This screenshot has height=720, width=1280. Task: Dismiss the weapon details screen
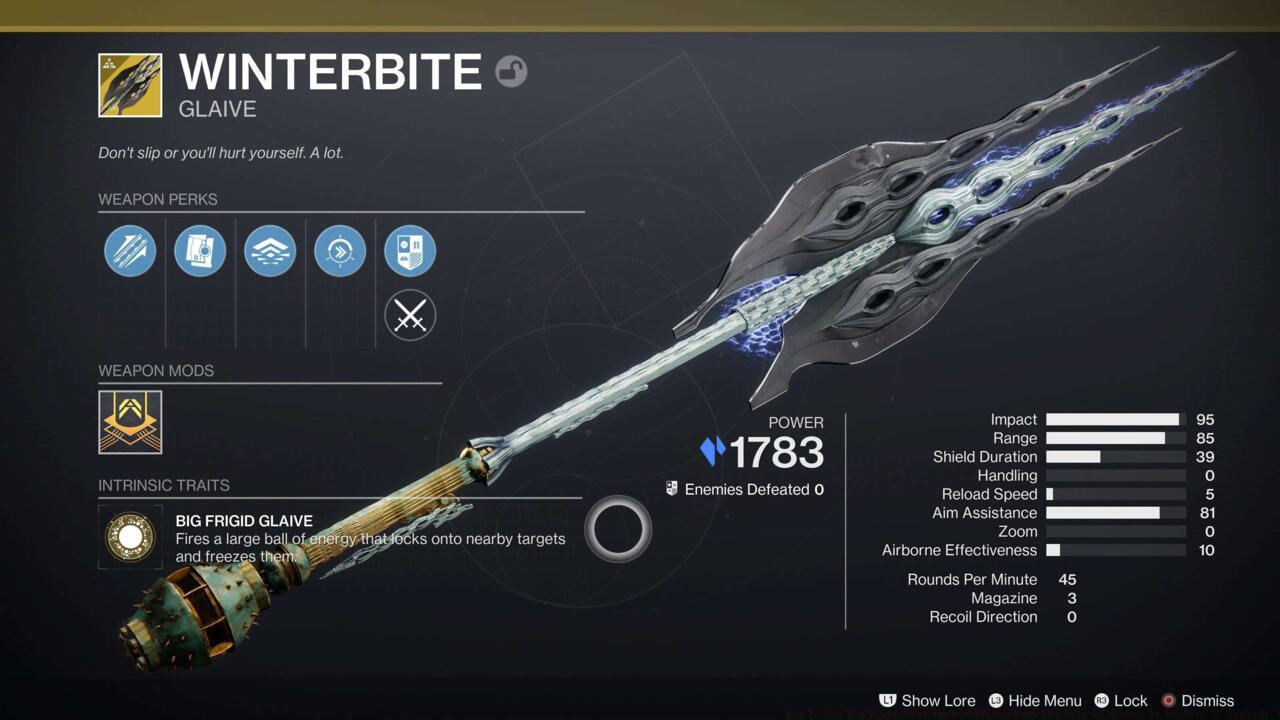point(1207,701)
